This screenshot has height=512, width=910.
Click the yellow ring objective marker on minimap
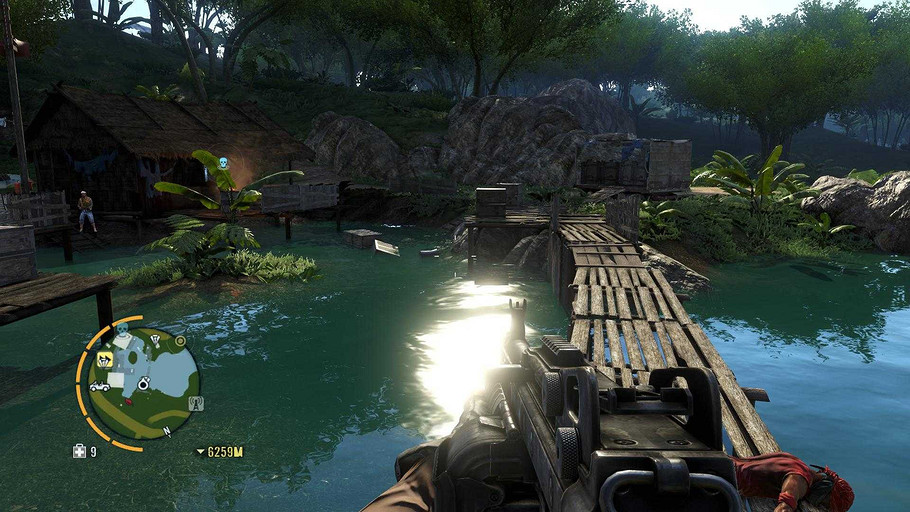coord(178,341)
